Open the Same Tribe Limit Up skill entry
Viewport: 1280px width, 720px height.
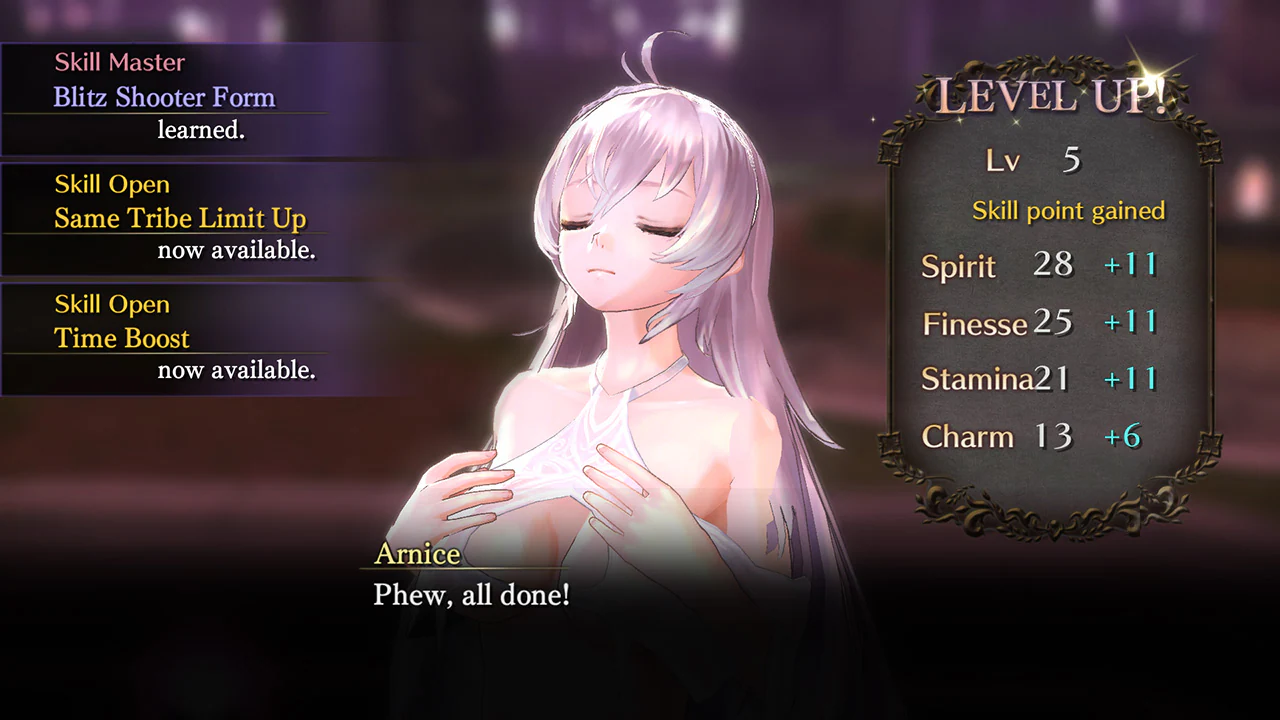click(183, 218)
